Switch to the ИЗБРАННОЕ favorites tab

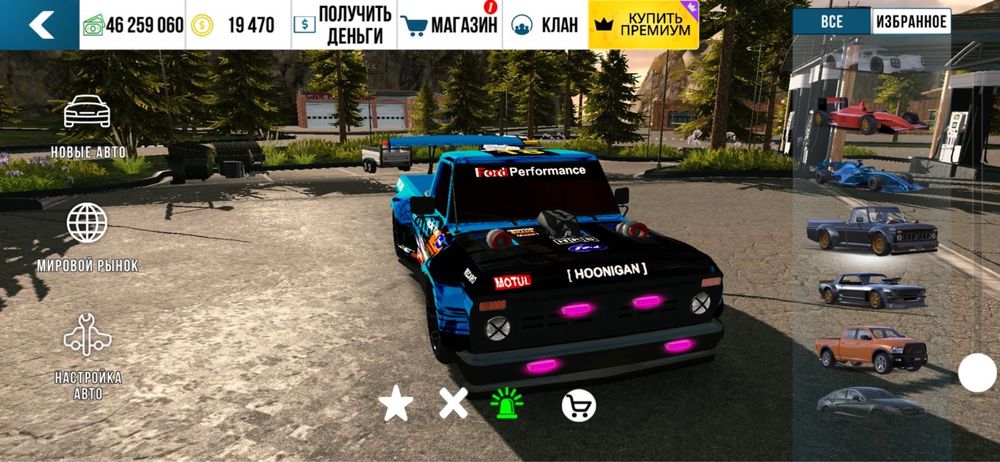tap(910, 21)
